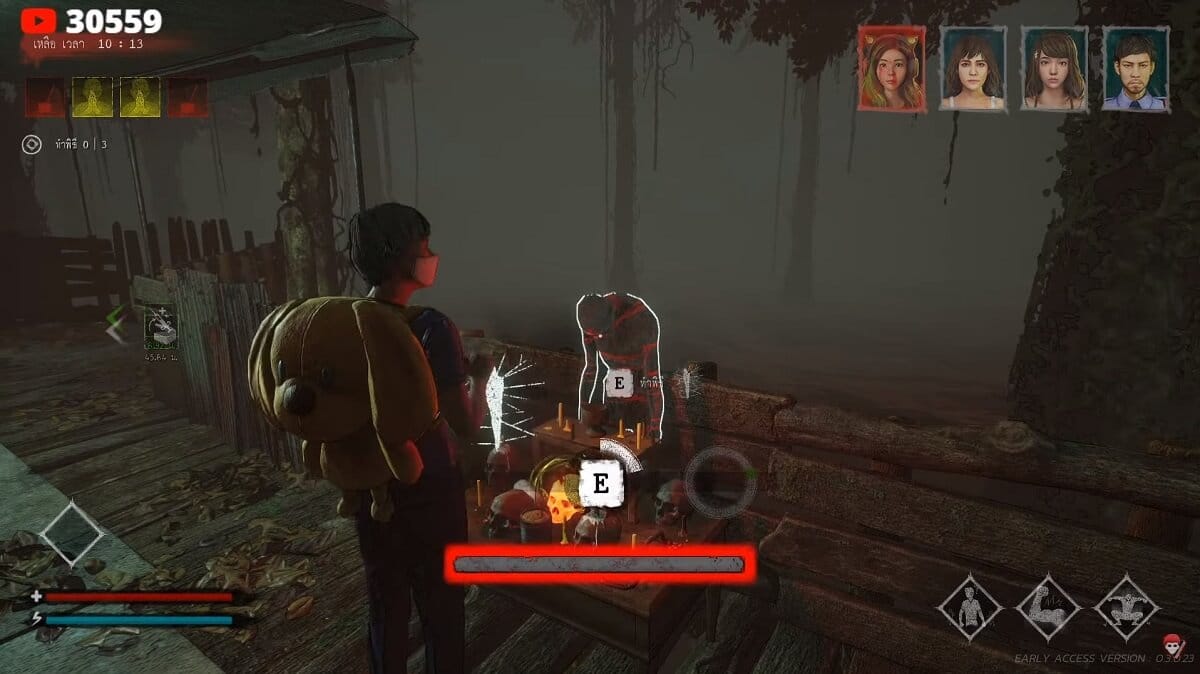Open the ritual objective tracker icon
1200x674 pixels.
point(32,145)
